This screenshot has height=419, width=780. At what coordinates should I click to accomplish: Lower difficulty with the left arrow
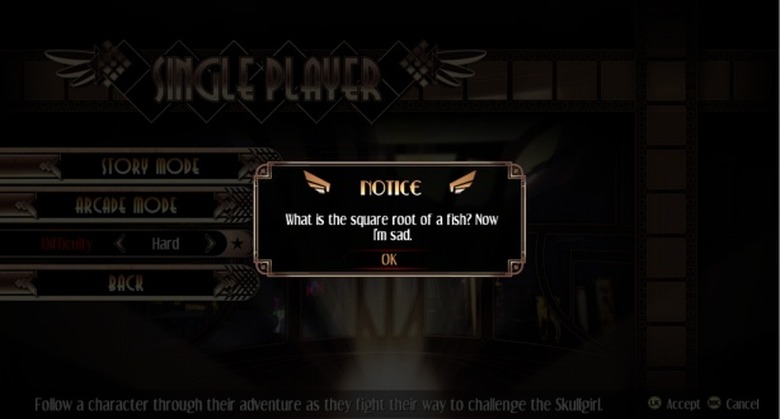pos(120,243)
